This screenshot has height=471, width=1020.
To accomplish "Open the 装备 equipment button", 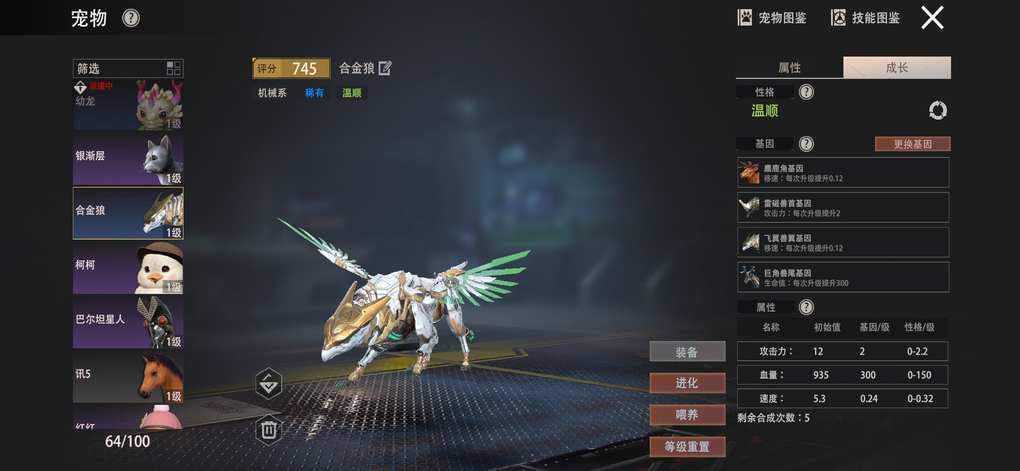I will [687, 352].
